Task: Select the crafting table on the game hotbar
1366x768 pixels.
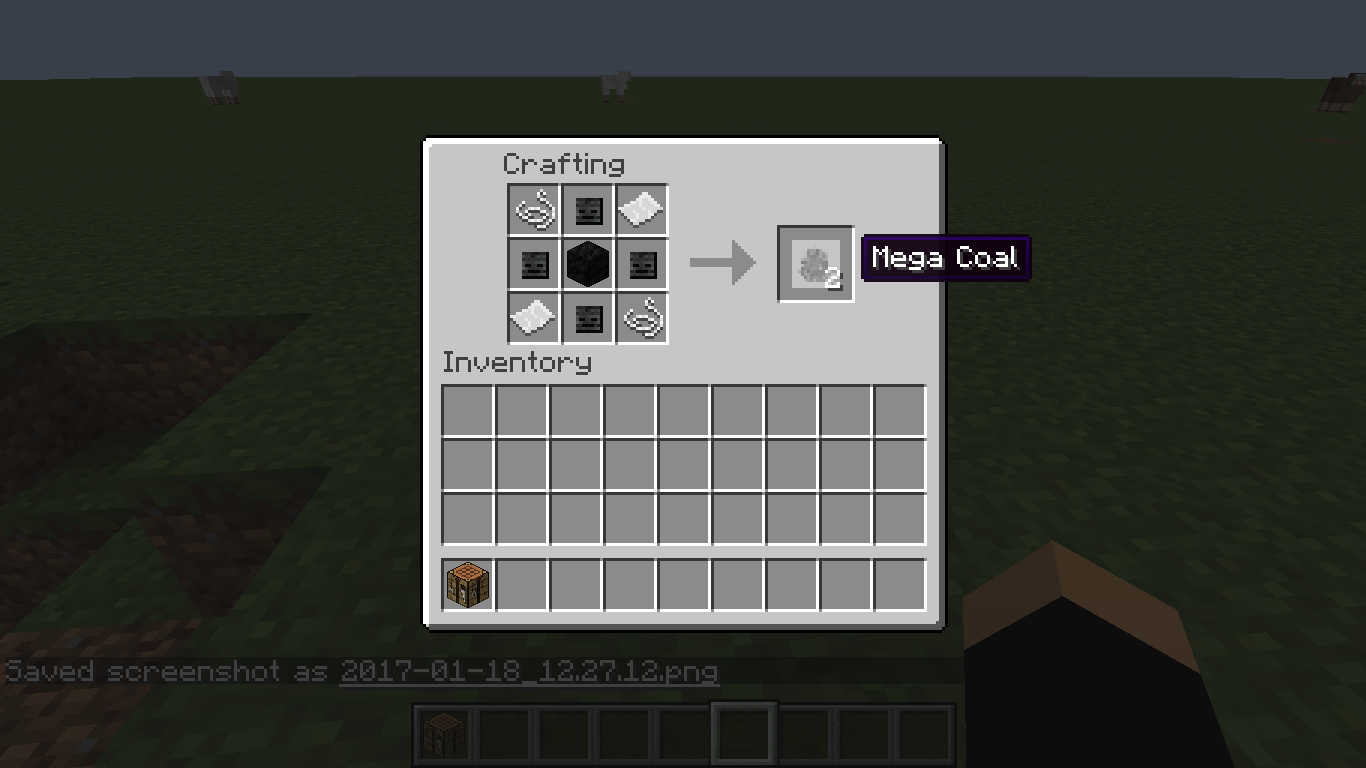Action: [443, 733]
